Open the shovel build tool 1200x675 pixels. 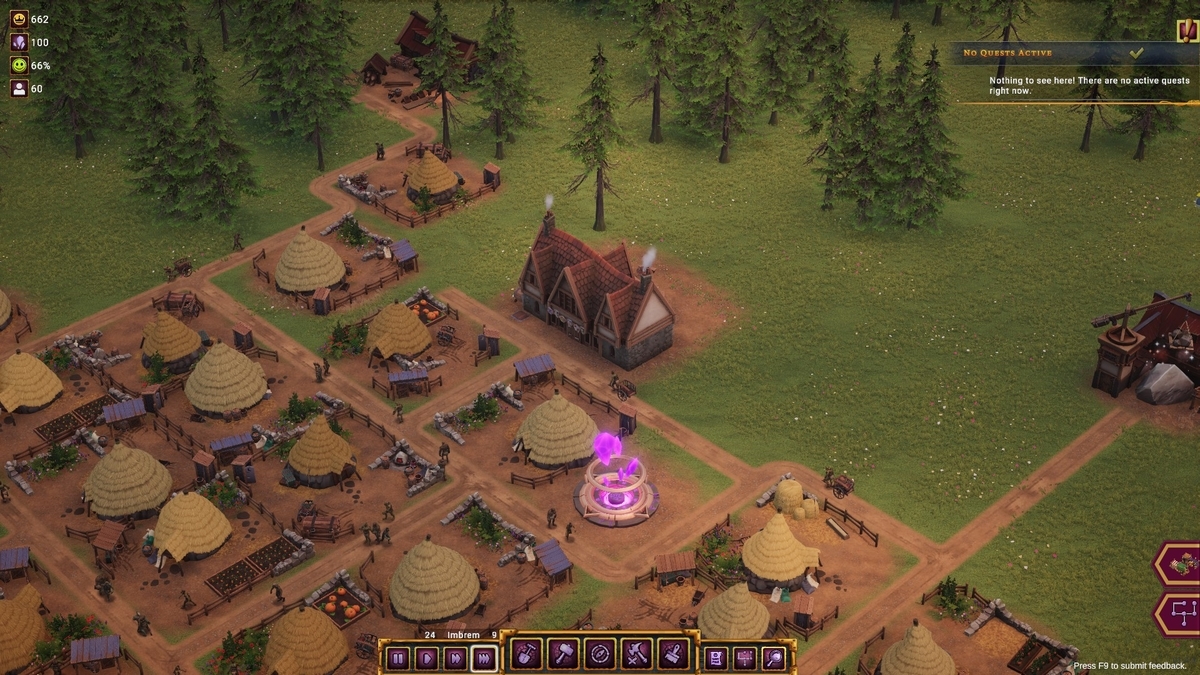(x=526, y=655)
